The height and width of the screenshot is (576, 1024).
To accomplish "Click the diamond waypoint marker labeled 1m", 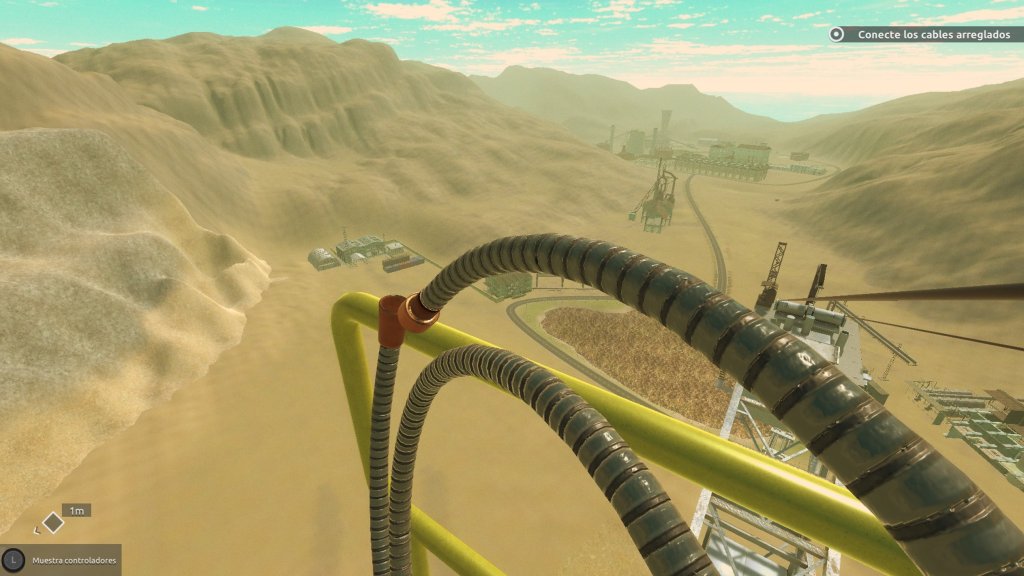I will tap(53, 522).
